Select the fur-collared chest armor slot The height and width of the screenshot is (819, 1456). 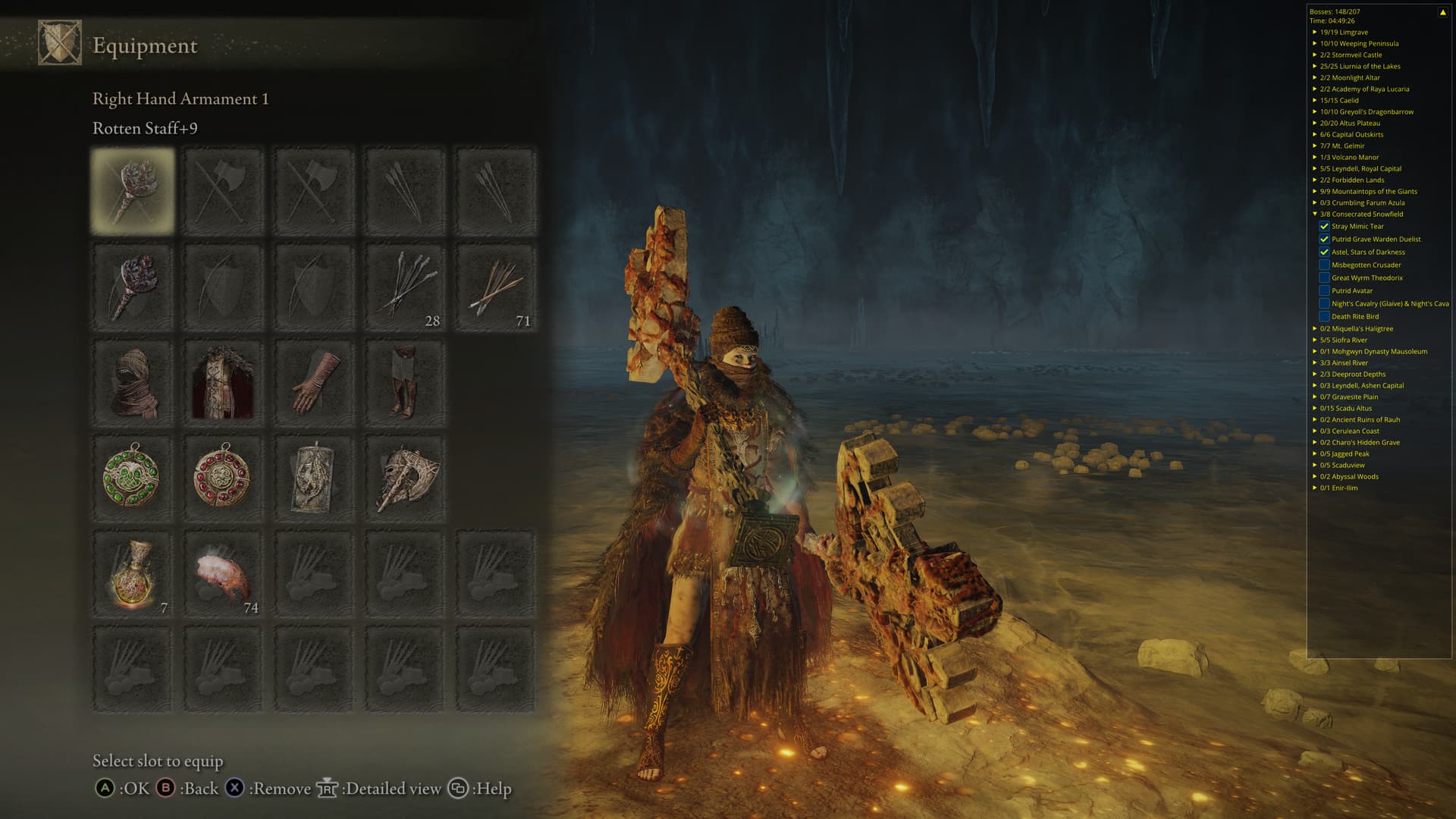[223, 383]
